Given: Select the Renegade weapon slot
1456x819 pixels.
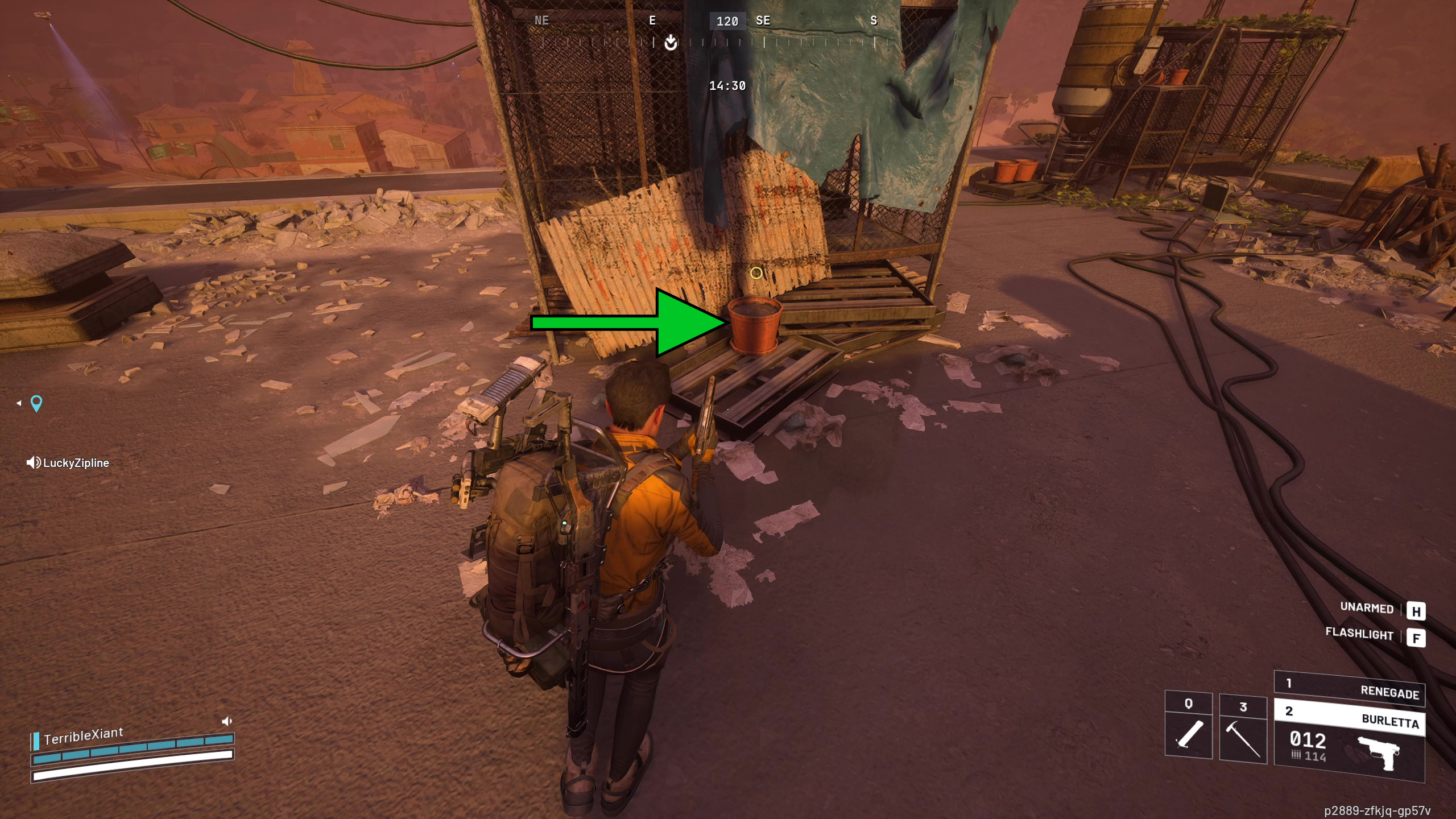Looking at the screenshot, I should tap(1349, 688).
